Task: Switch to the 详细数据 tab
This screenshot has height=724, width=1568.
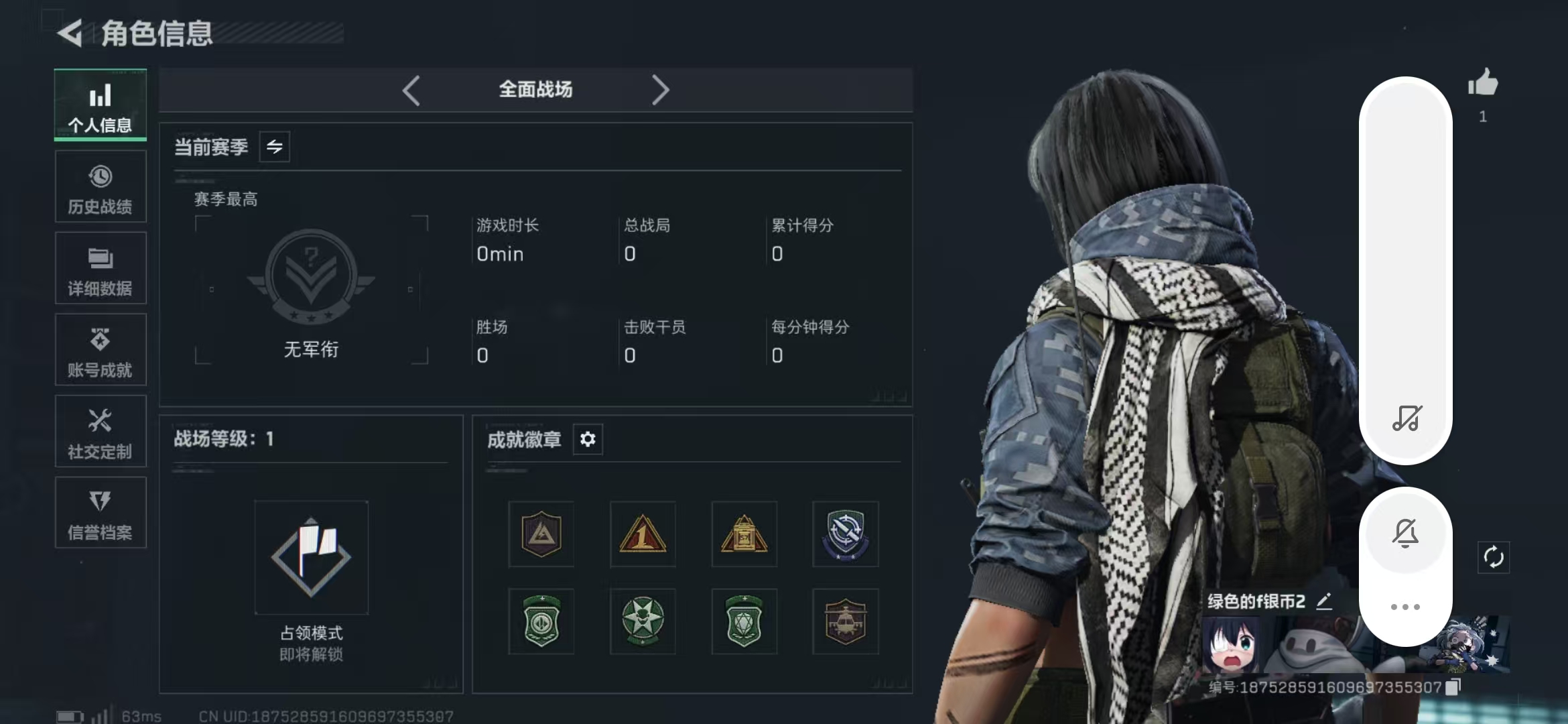Action: click(101, 269)
